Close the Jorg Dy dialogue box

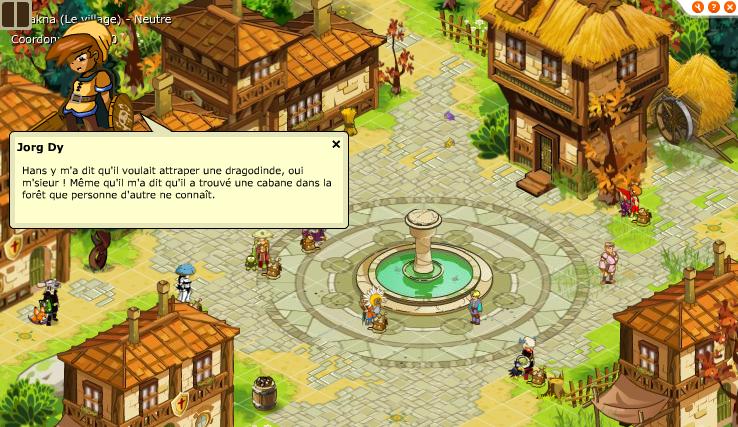point(336,144)
